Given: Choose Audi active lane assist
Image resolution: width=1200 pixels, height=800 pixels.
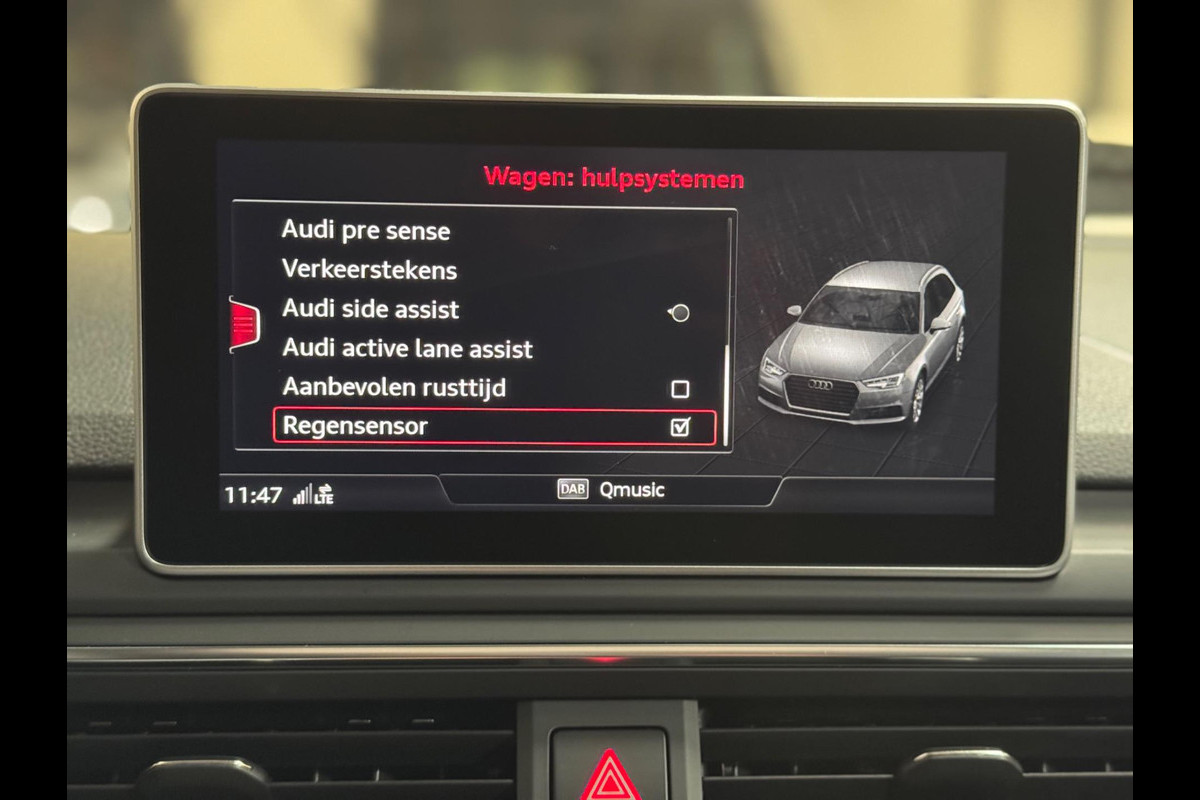Looking at the screenshot, I should click(x=407, y=349).
